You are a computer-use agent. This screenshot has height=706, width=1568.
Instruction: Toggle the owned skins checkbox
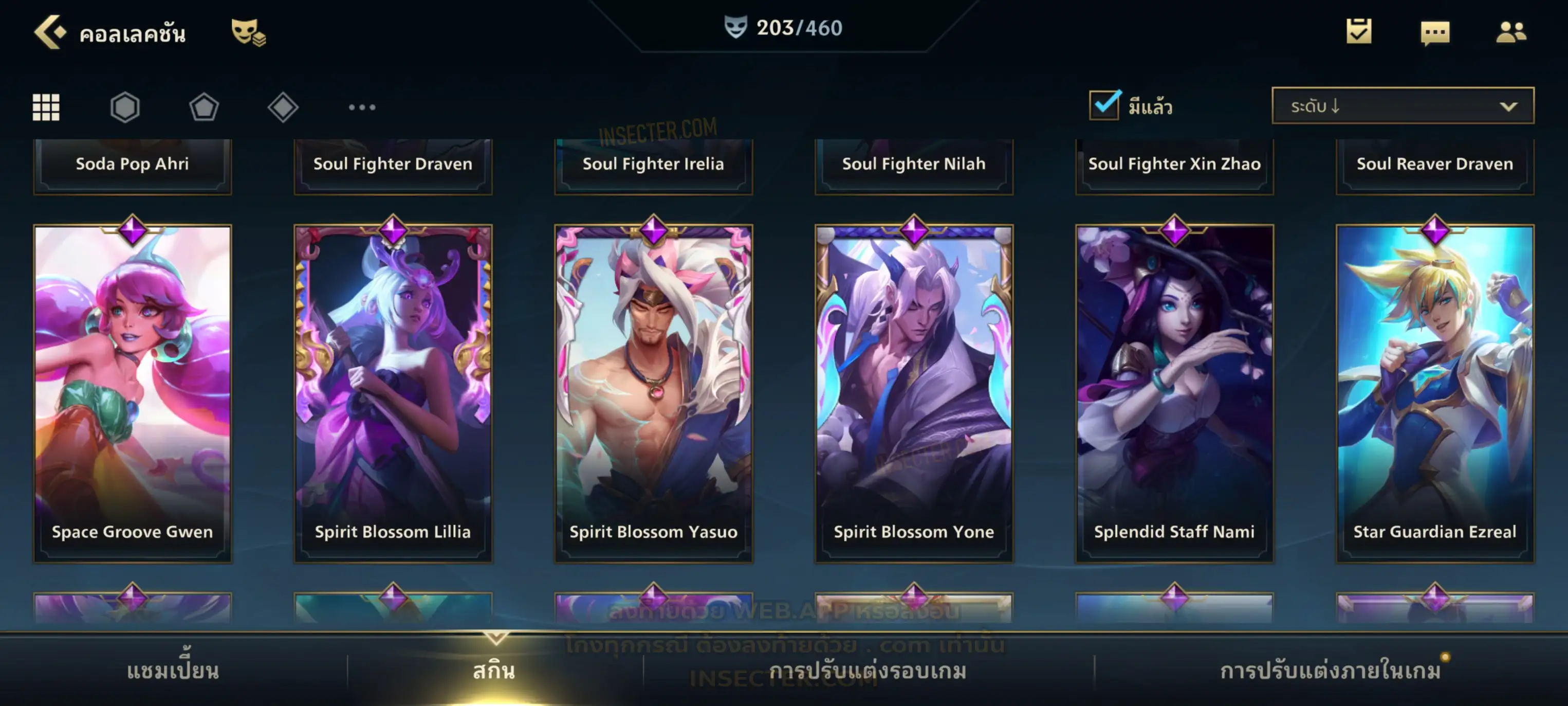click(1104, 105)
